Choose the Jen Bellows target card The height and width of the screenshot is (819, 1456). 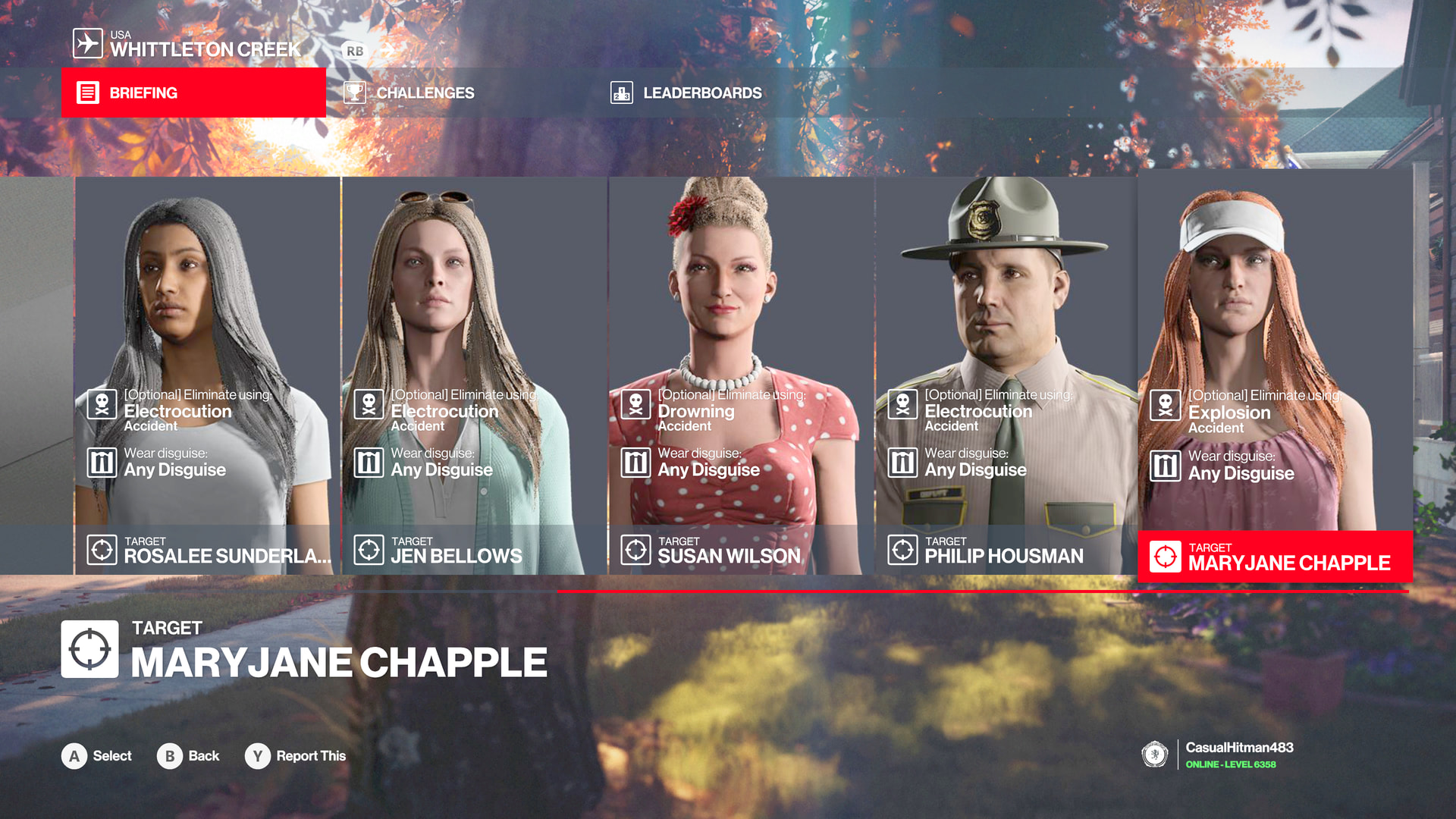click(x=475, y=375)
